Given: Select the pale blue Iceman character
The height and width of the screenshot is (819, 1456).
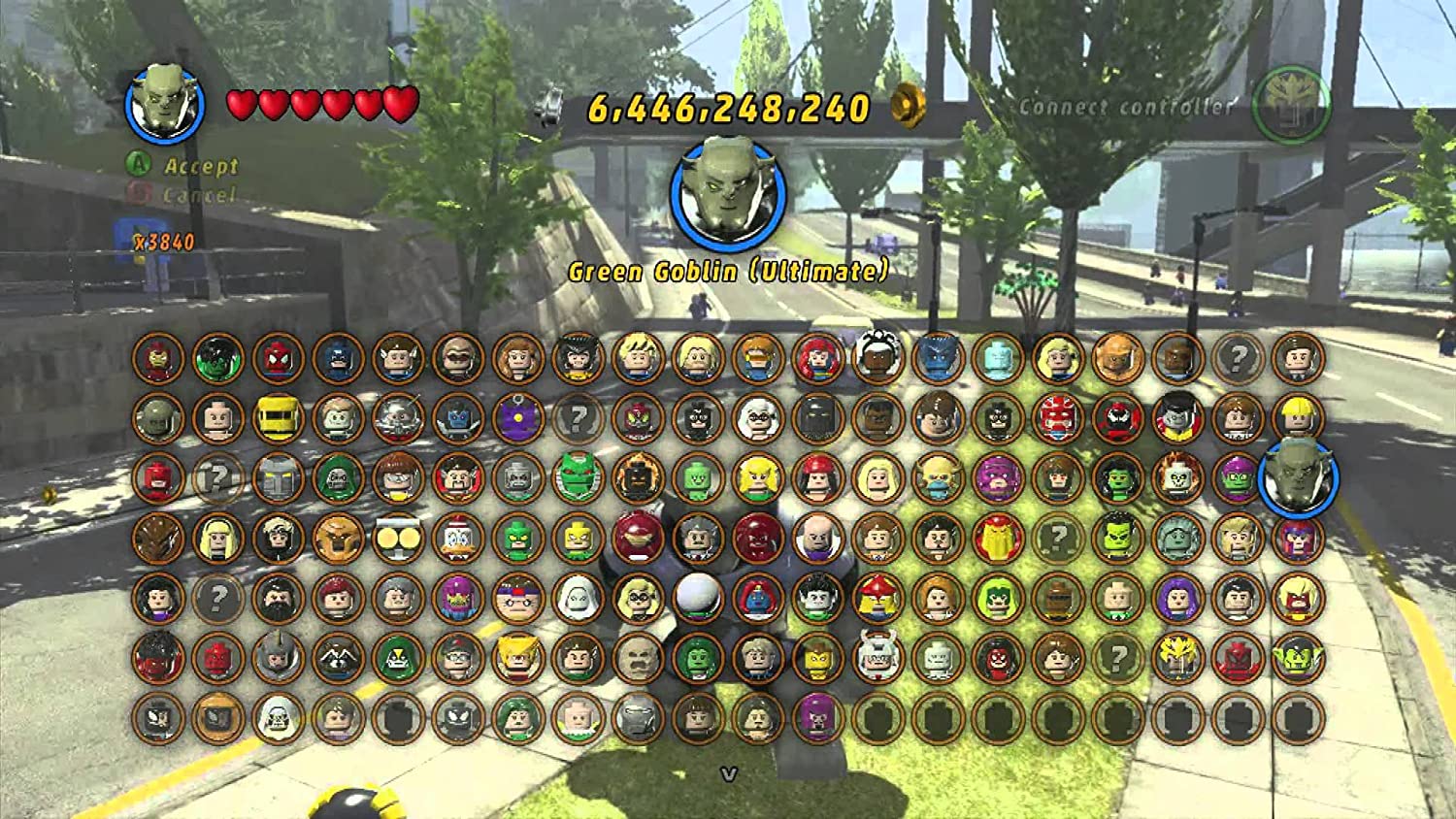Looking at the screenshot, I should pyautogui.click(x=998, y=358).
